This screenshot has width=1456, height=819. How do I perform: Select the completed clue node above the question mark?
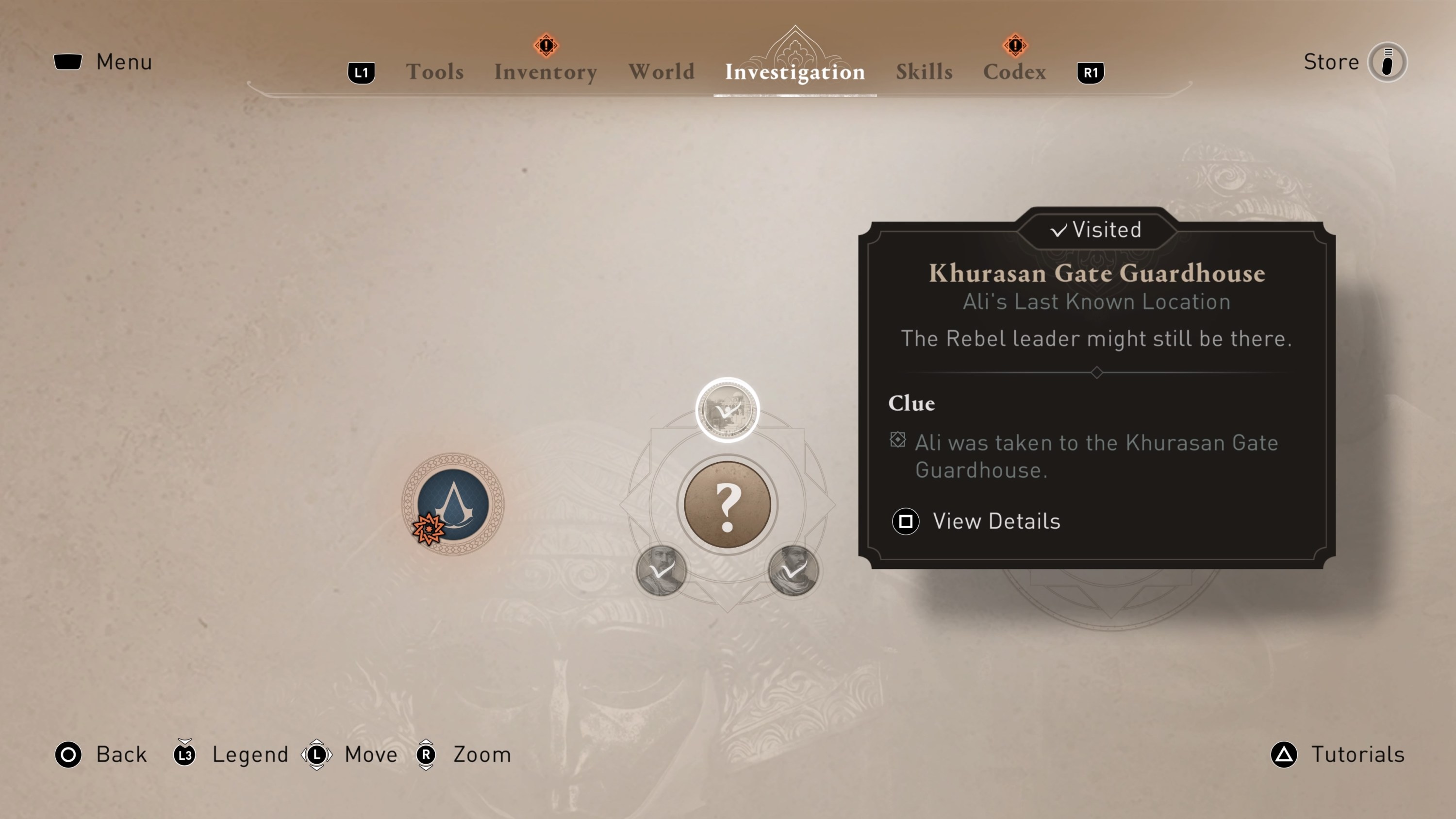click(728, 410)
